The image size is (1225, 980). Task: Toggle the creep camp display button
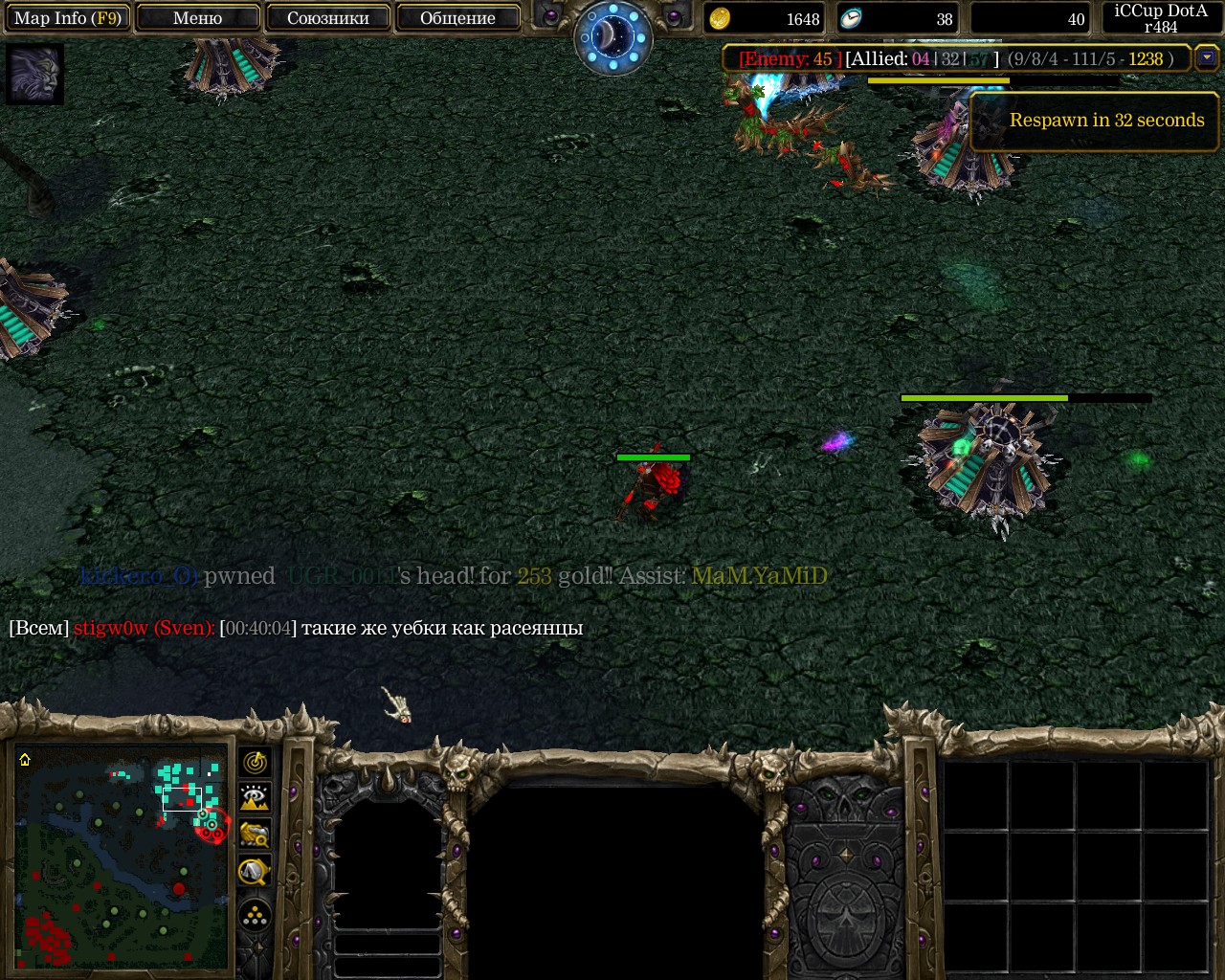pos(255,871)
